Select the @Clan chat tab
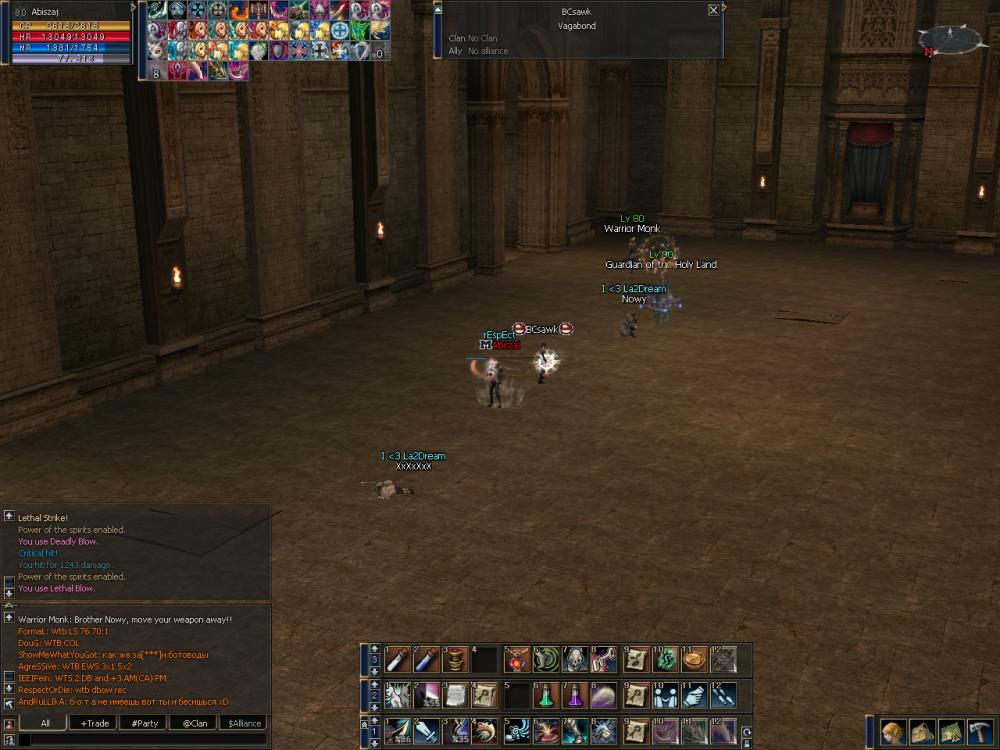Screen dimensions: 1000x750 coord(194,723)
